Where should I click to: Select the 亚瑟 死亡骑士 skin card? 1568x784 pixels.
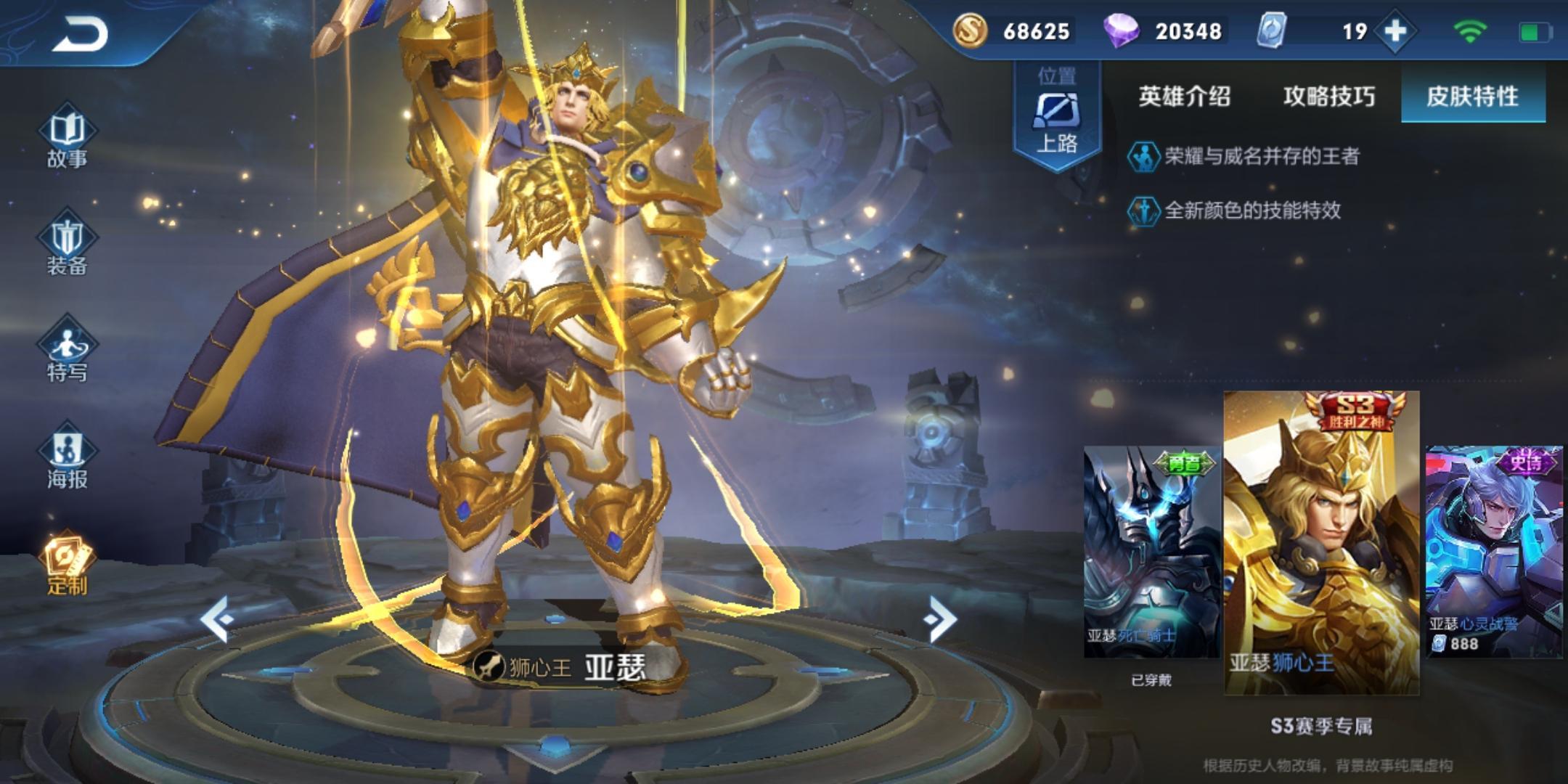click(x=1151, y=552)
